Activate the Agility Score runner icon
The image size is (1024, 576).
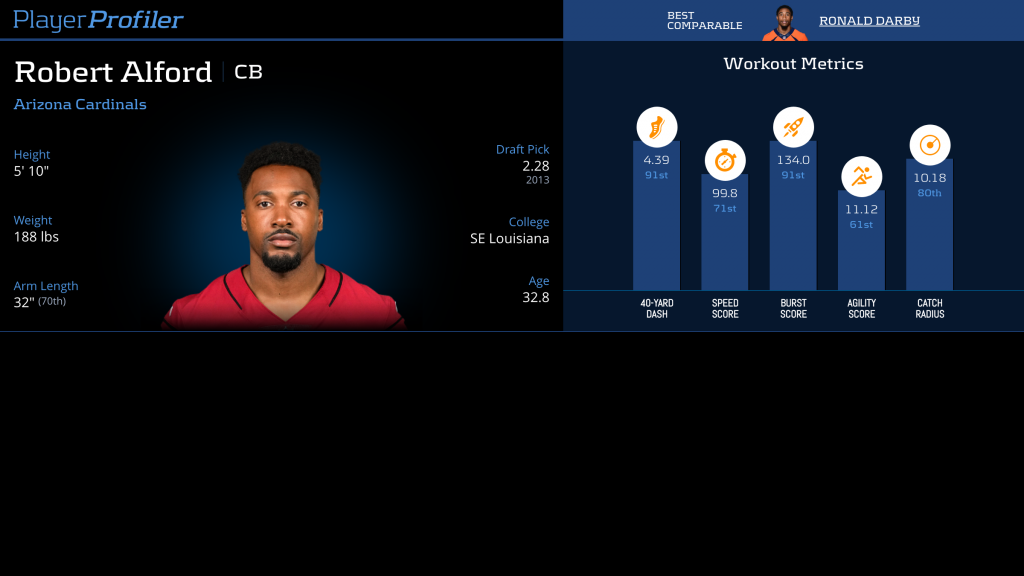[x=861, y=177]
